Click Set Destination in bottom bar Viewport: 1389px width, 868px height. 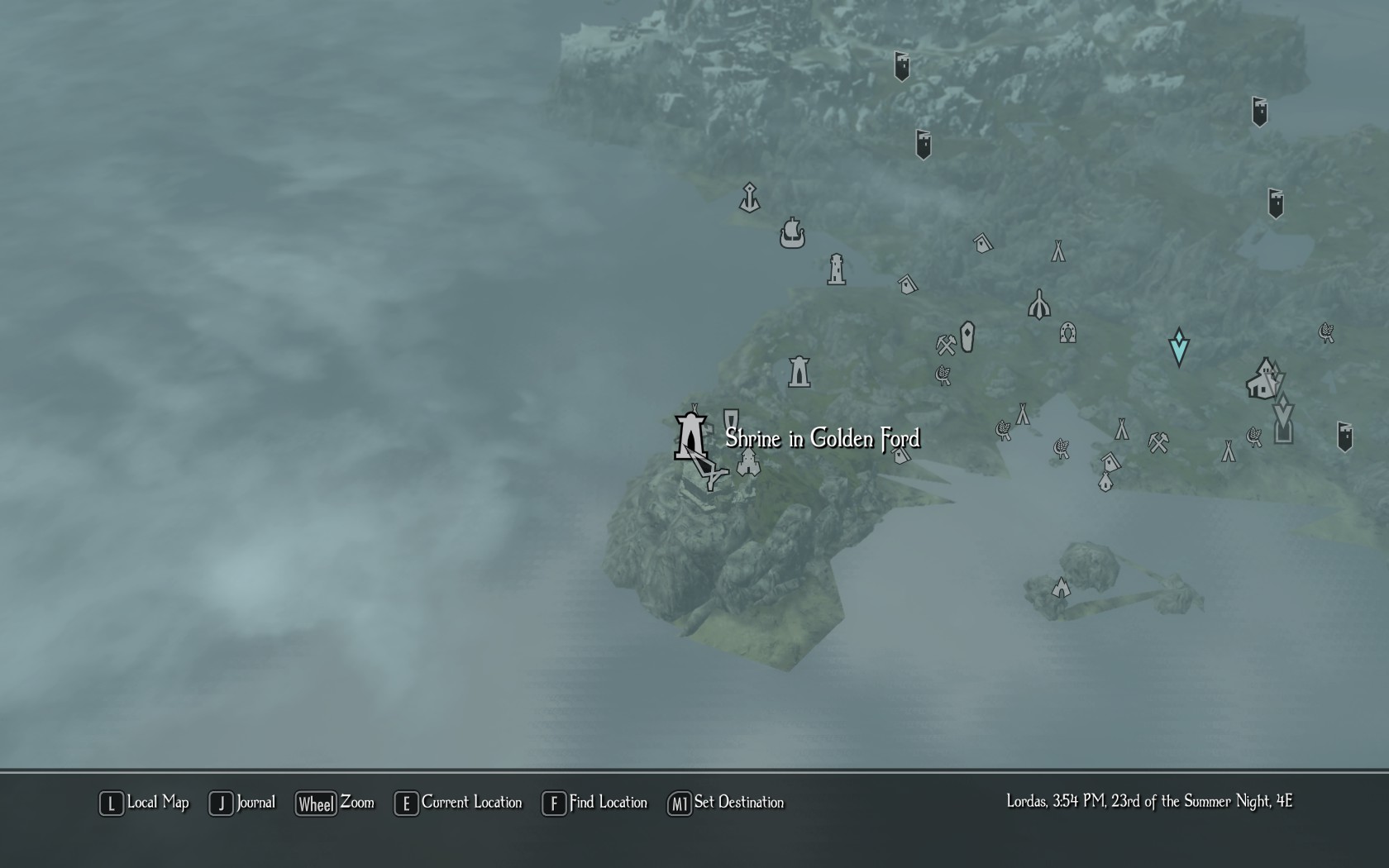(726, 803)
